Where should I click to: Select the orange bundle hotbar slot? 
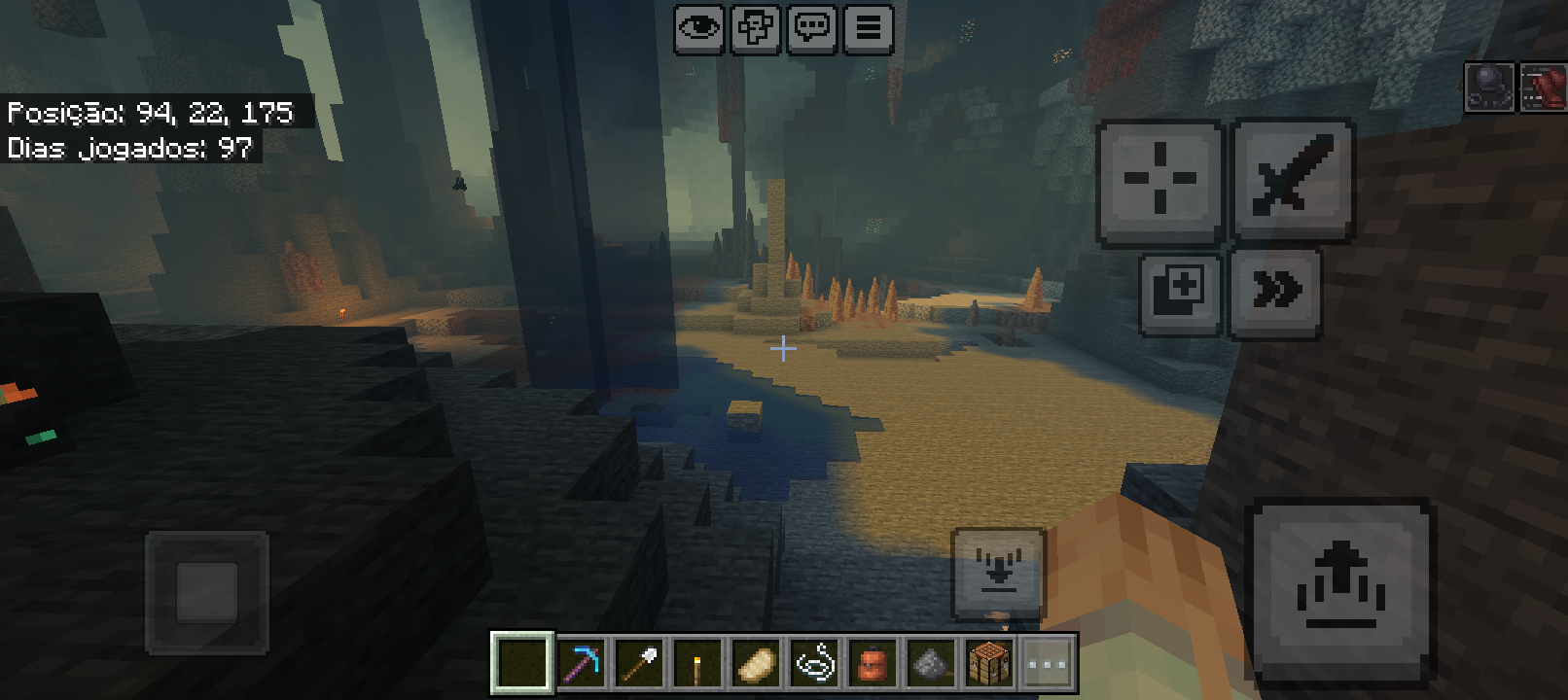pyautogui.click(x=873, y=665)
